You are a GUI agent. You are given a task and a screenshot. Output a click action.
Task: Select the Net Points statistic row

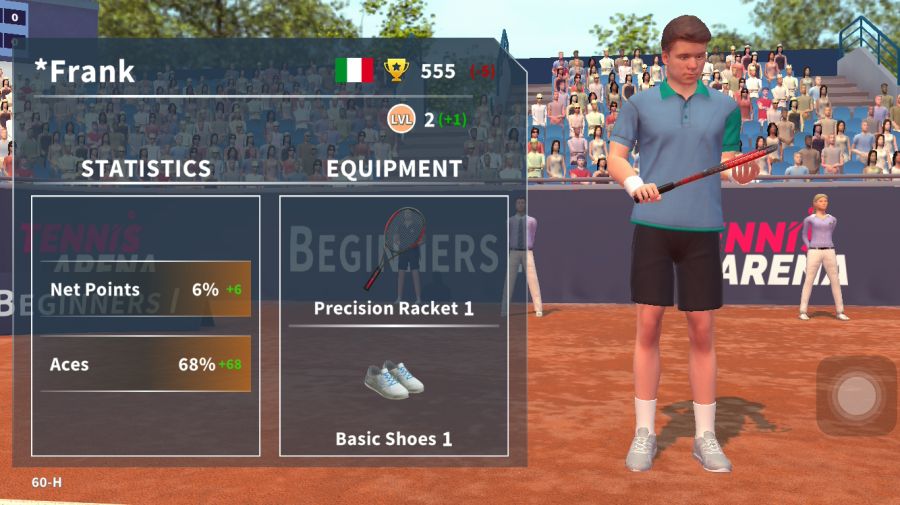pos(146,289)
